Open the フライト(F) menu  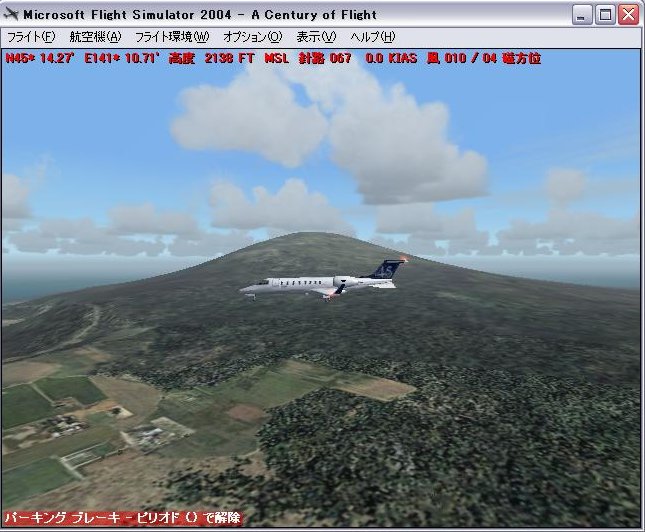point(31,37)
